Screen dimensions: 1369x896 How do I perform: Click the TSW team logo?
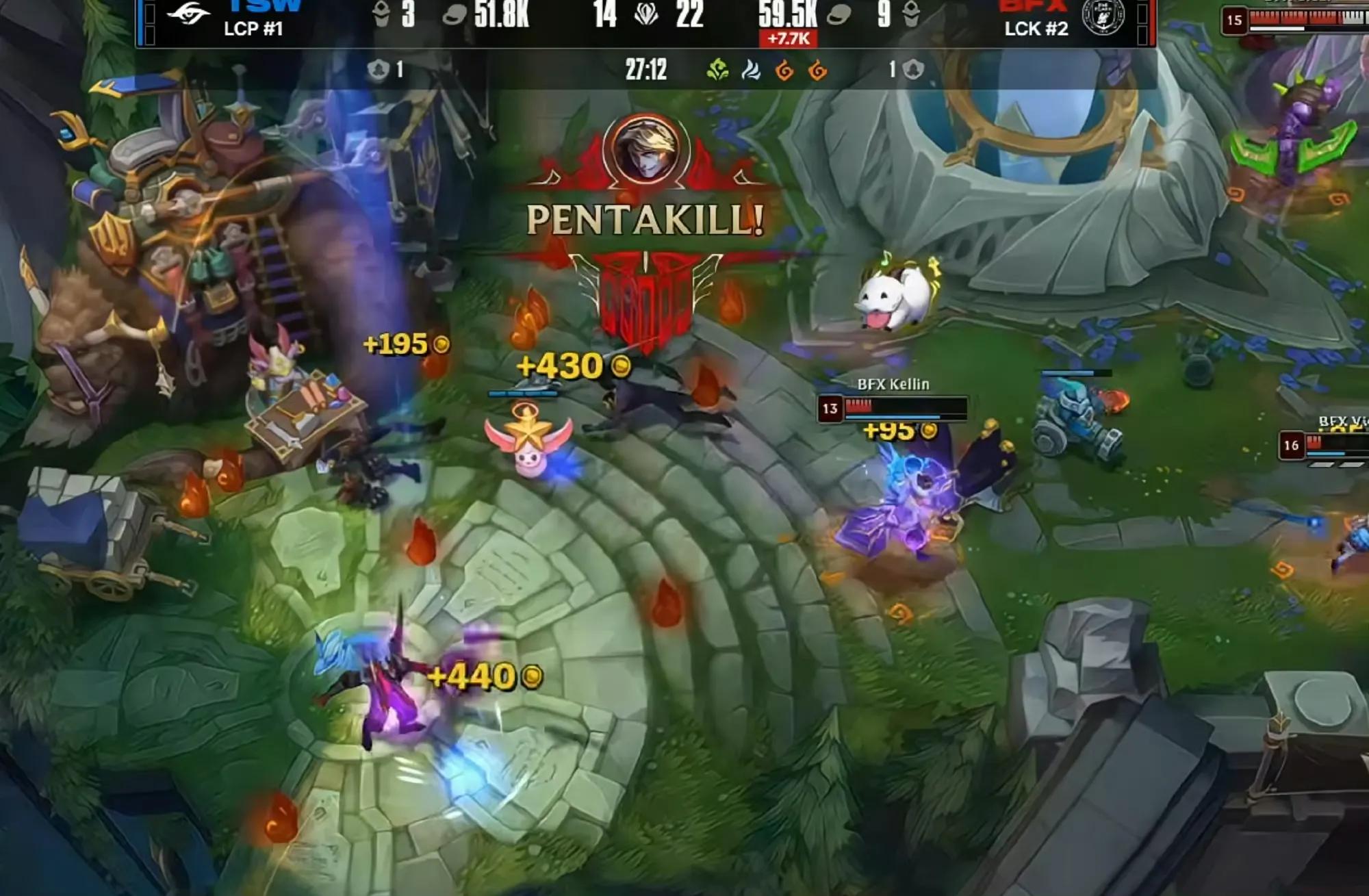(188, 14)
